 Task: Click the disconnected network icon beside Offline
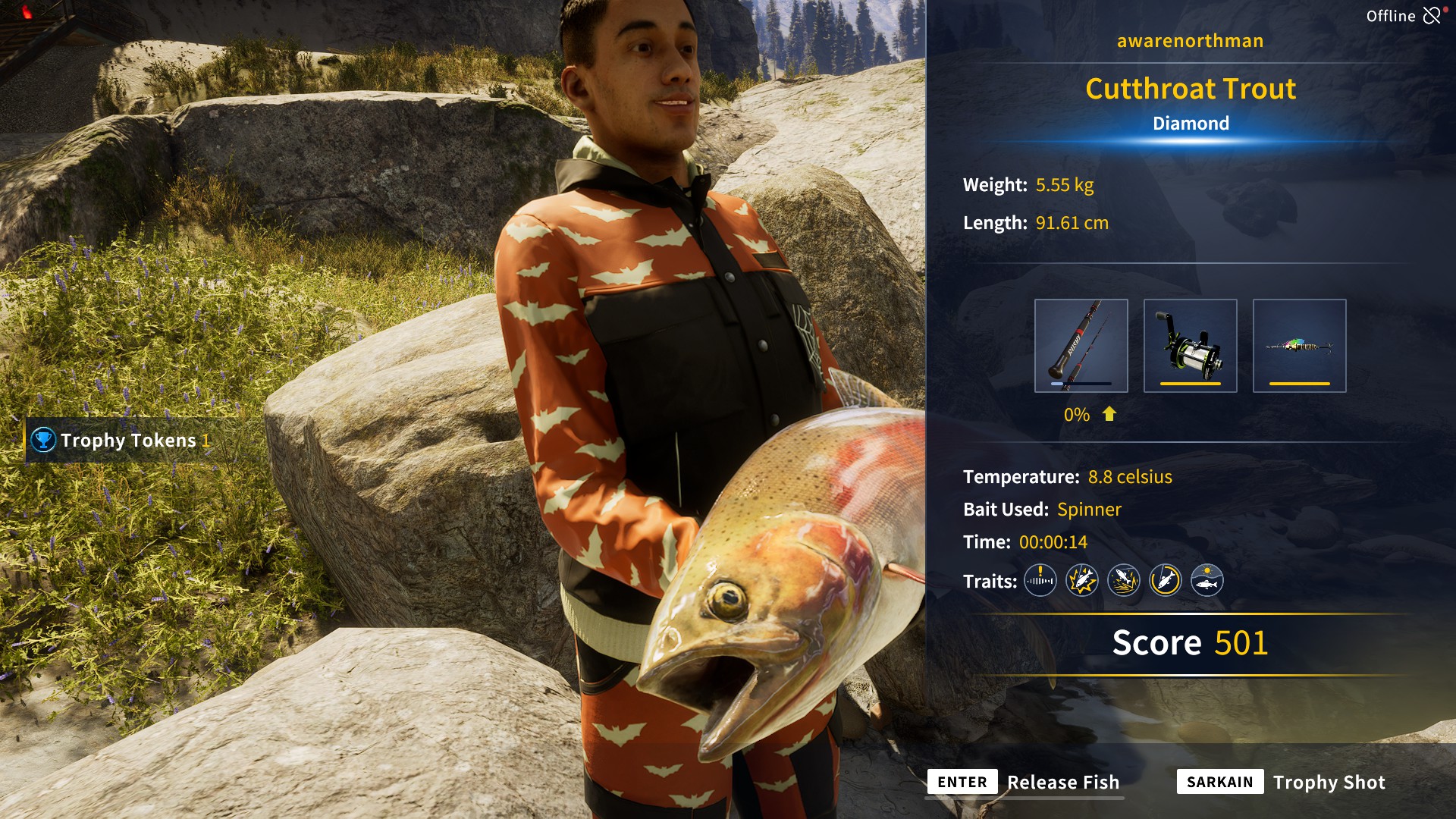(x=1432, y=14)
